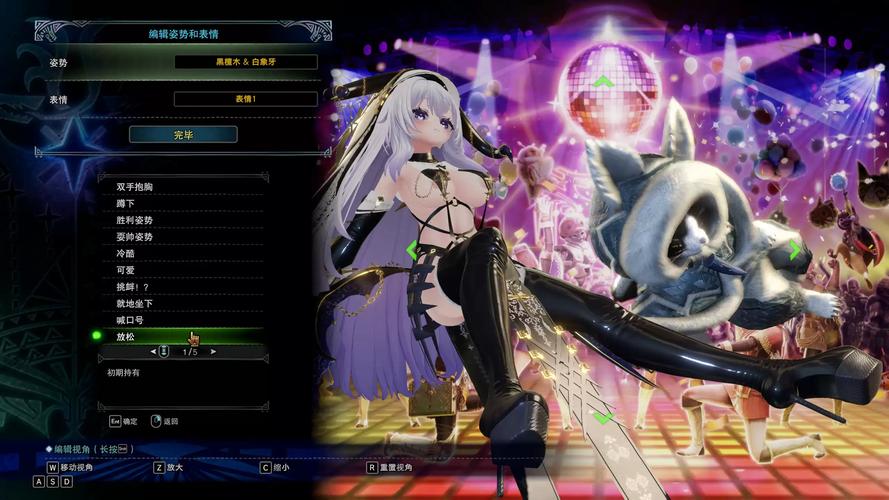Go to the previous pose list page
The width and height of the screenshot is (889, 500).
[x=153, y=352]
